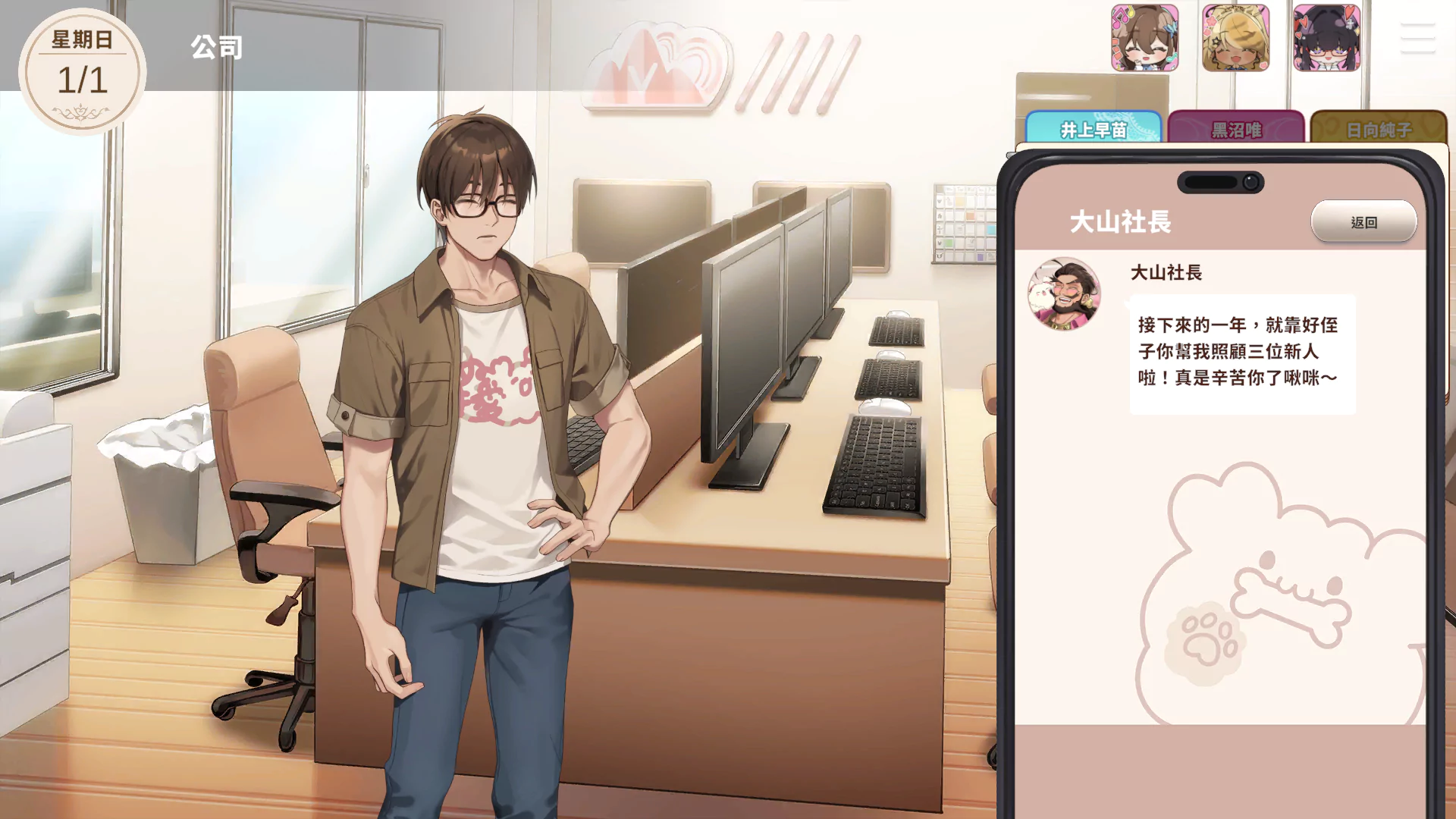Tap the 返回 back button
The width and height of the screenshot is (1456, 819).
[x=1363, y=222]
